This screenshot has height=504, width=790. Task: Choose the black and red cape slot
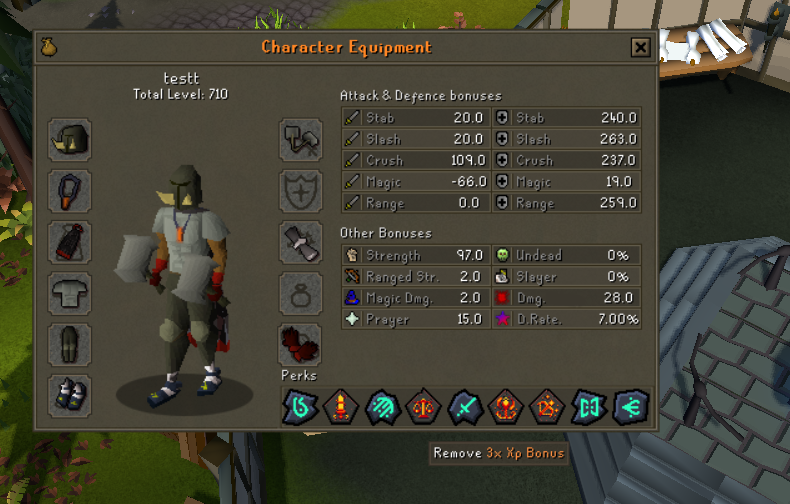pos(70,242)
